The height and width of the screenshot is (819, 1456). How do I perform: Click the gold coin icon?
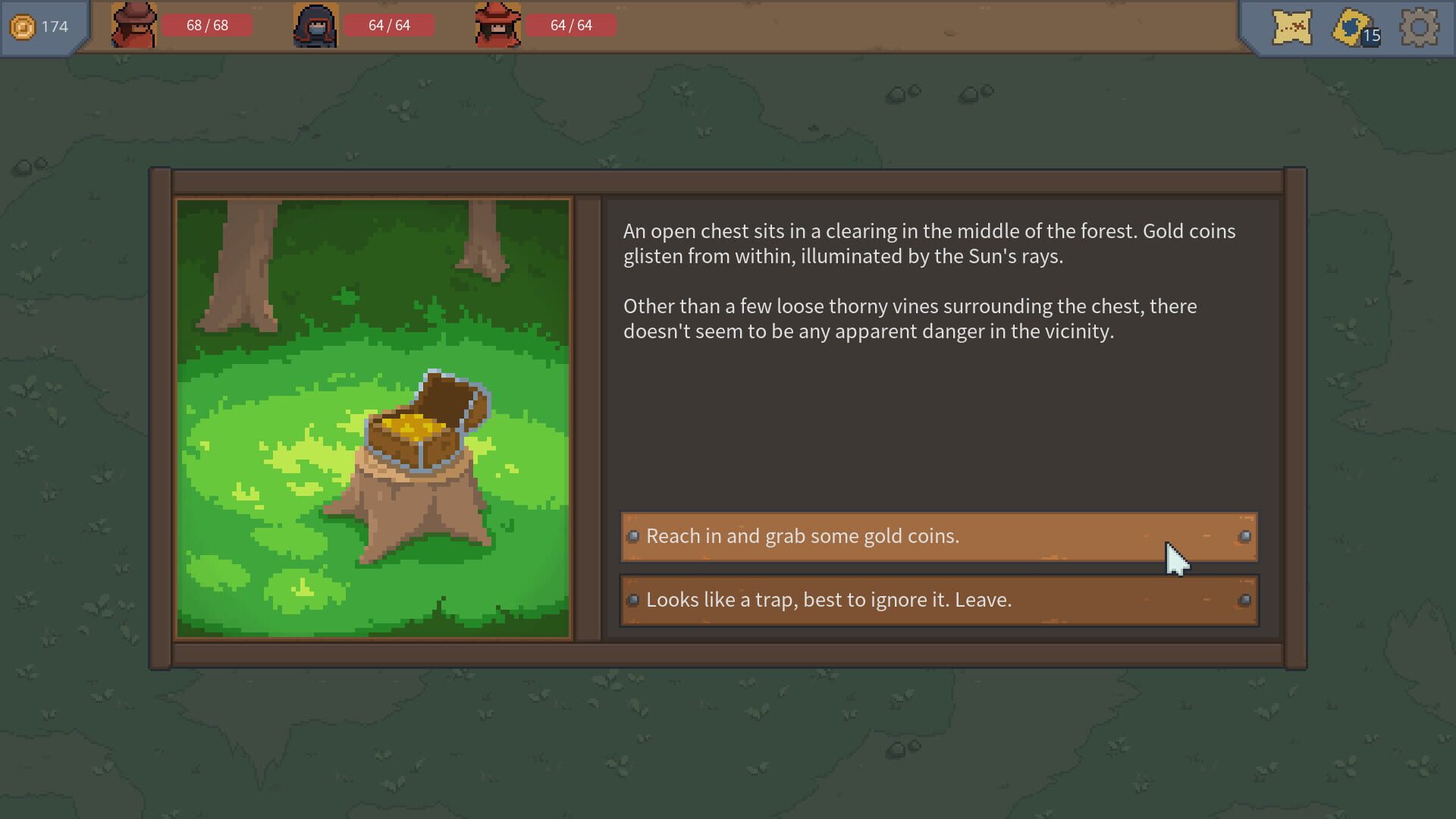[x=23, y=25]
